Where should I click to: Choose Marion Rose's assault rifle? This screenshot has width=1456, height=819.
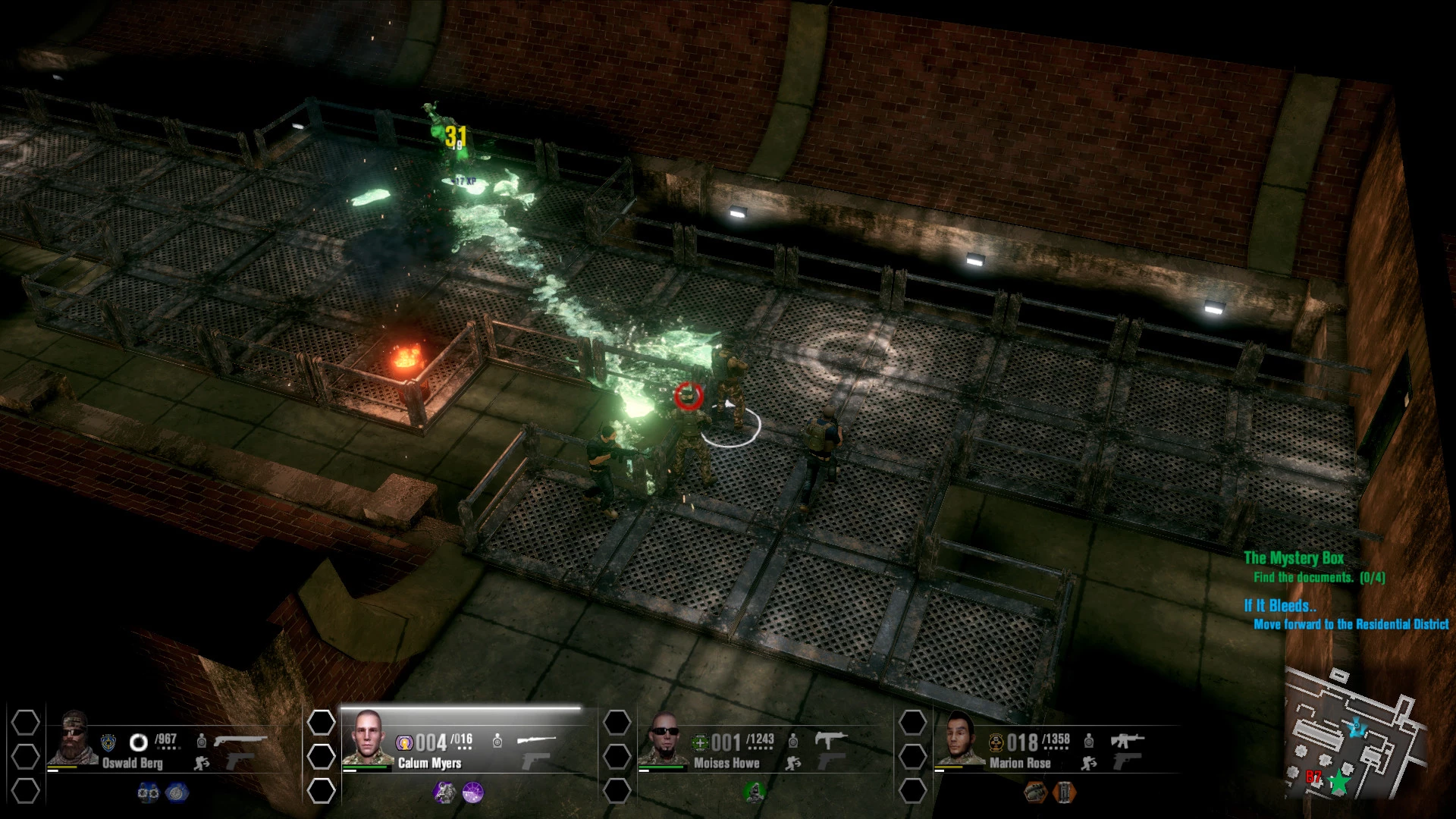pyautogui.click(x=1127, y=739)
